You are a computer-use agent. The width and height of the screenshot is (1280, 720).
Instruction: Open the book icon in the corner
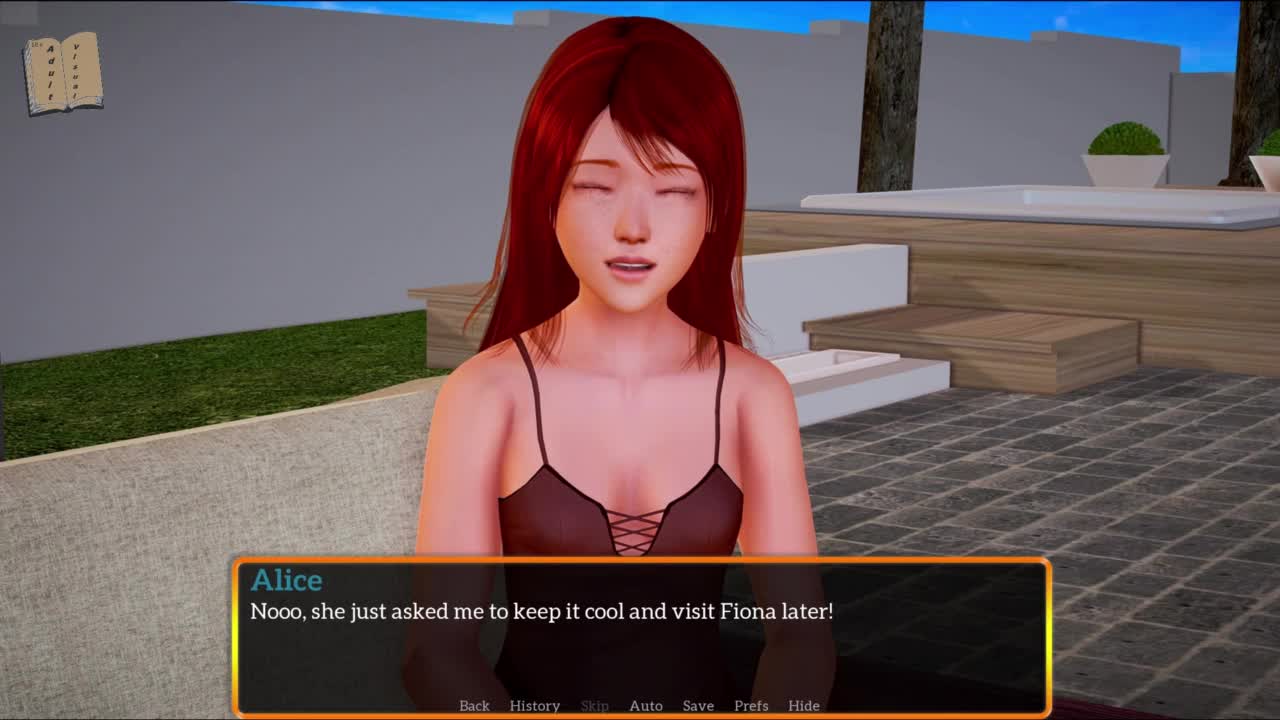[63, 73]
